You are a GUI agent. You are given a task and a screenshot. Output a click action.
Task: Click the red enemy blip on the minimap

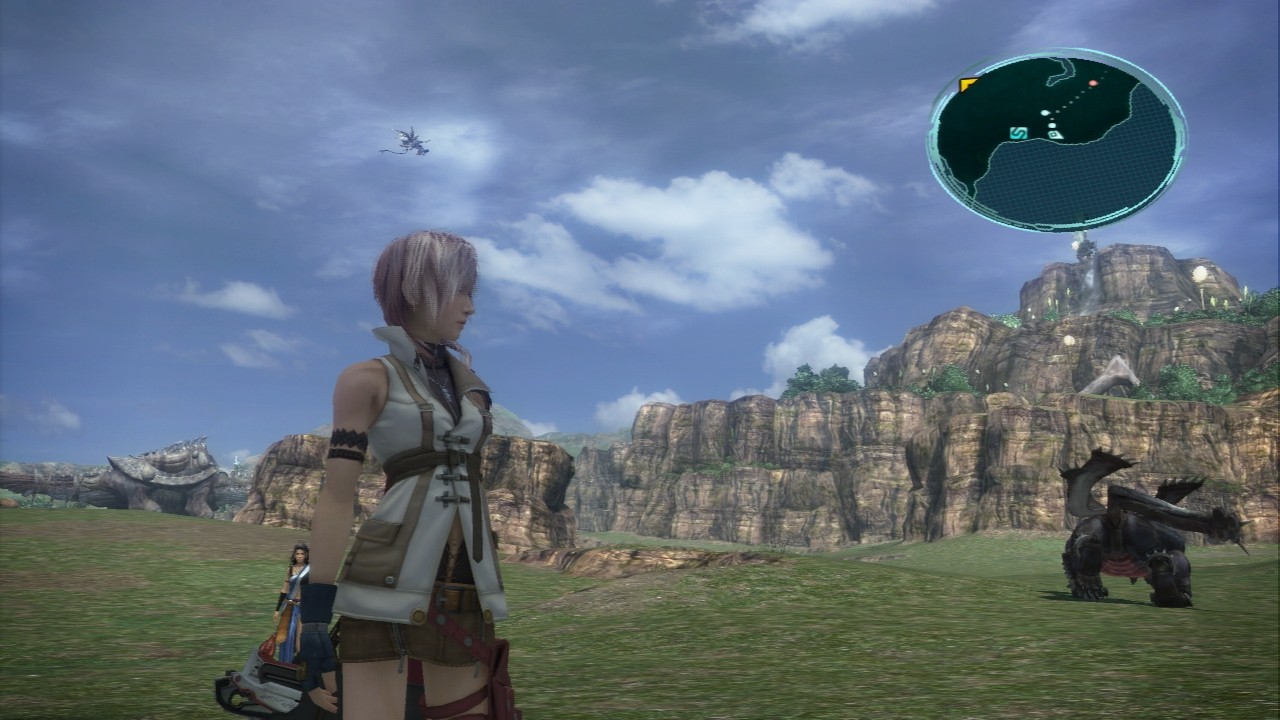click(1093, 82)
